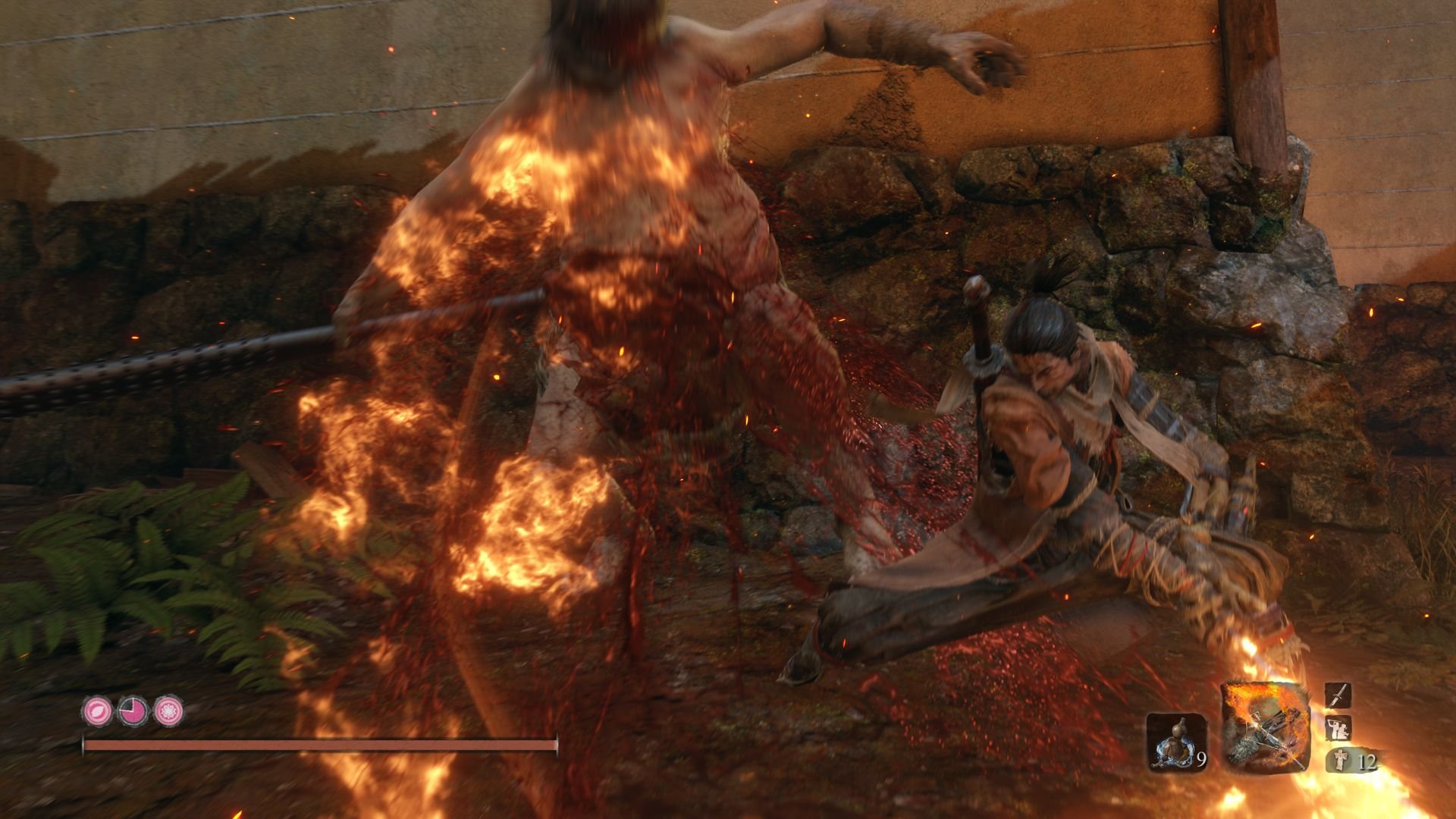Use the Healing Gourd item slot
This screenshot has width=1456, height=819.
(x=1175, y=742)
